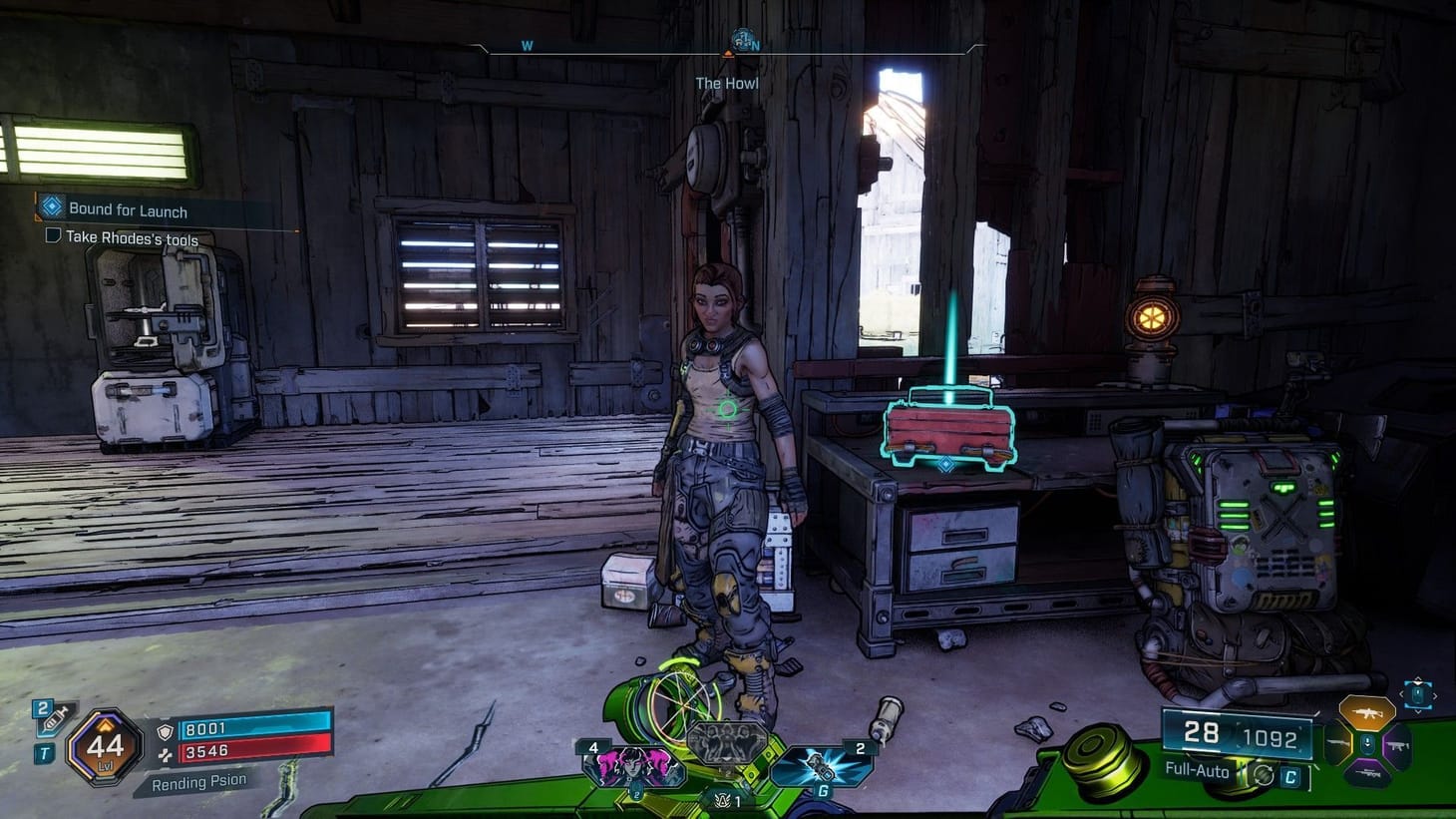This screenshot has height=819, width=1456.
Task: Select the sniper rifle weapon slot
Action: (1369, 773)
